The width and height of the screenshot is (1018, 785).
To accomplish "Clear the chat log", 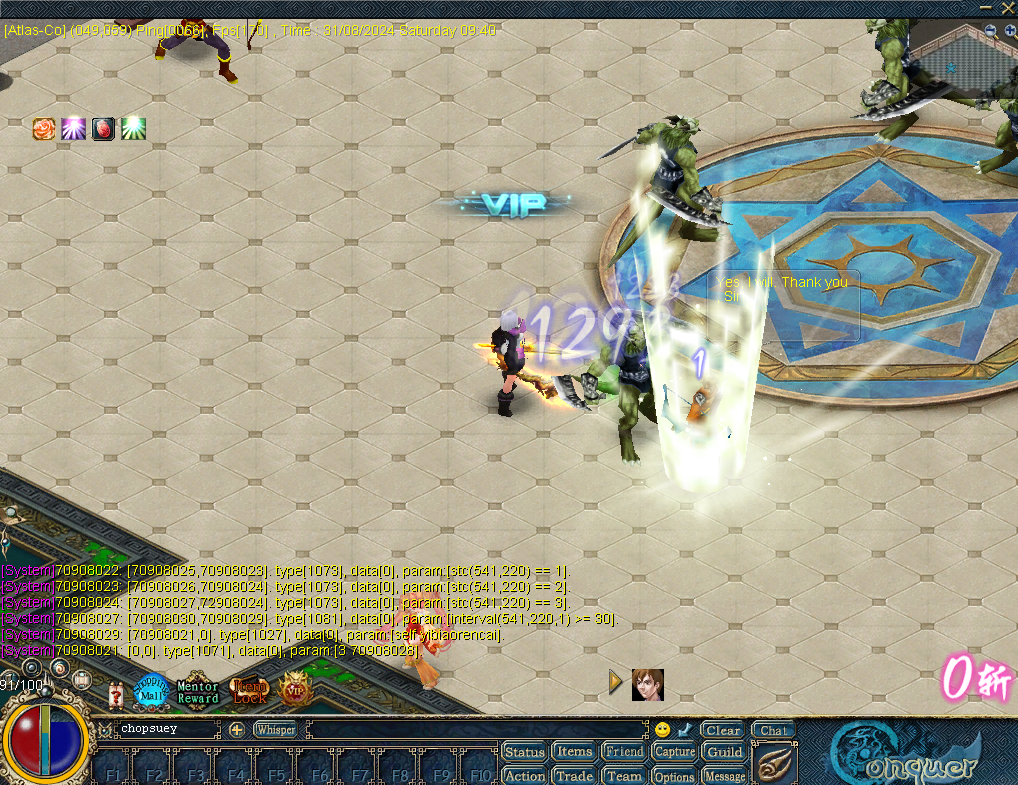I will tap(722, 730).
